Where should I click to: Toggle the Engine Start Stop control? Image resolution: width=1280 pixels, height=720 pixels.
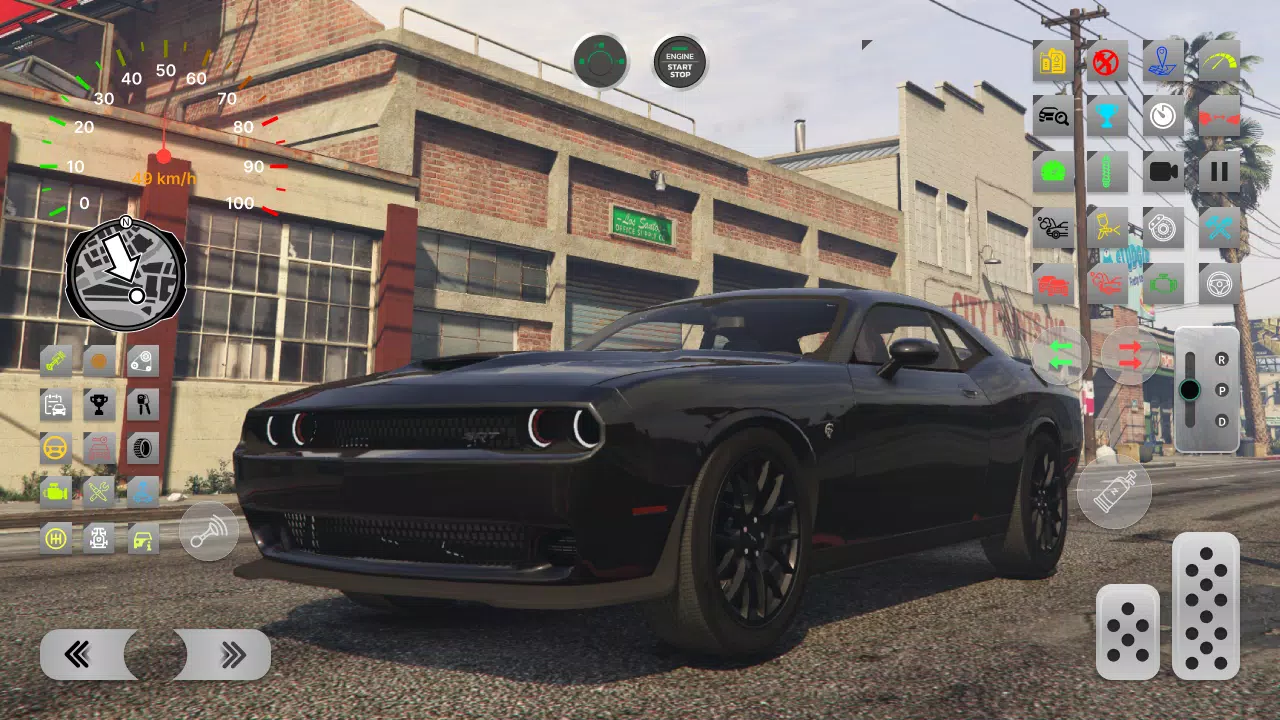click(x=678, y=62)
